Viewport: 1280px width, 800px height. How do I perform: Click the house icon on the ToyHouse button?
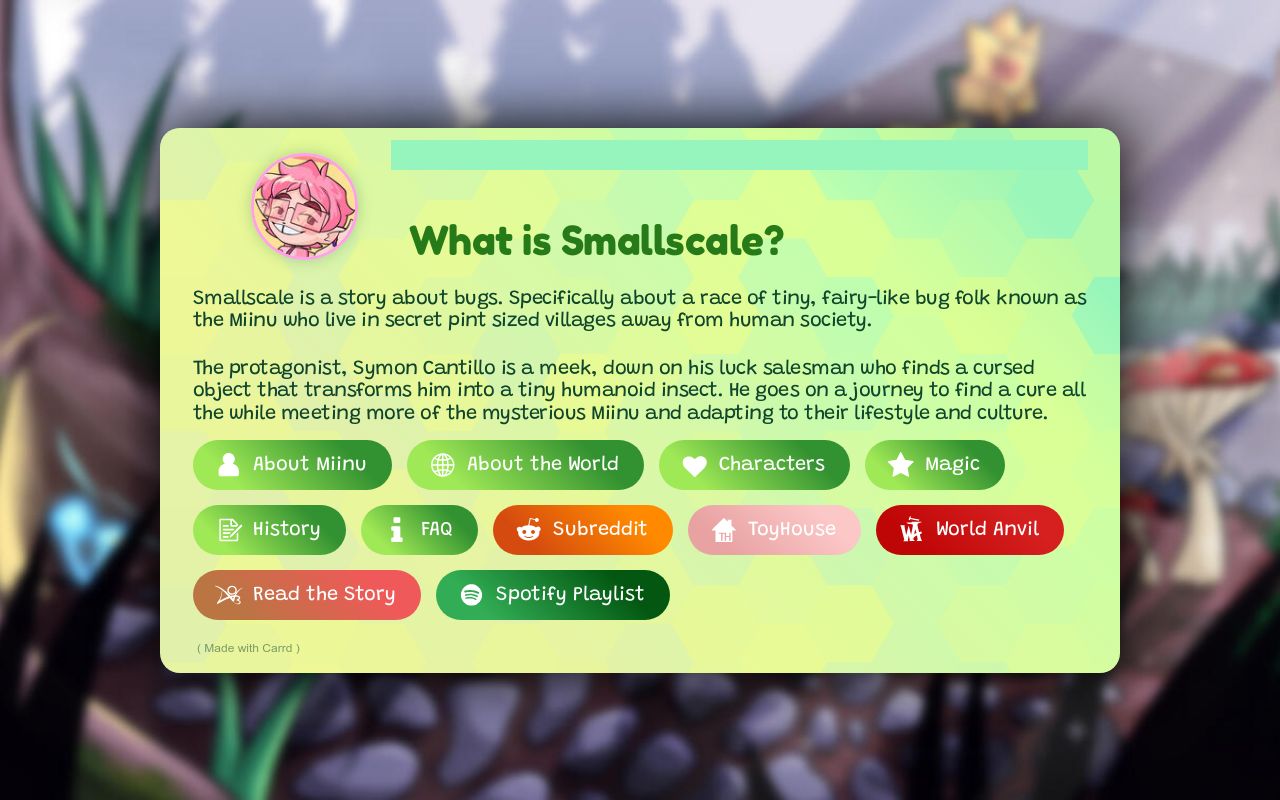pyautogui.click(x=723, y=530)
